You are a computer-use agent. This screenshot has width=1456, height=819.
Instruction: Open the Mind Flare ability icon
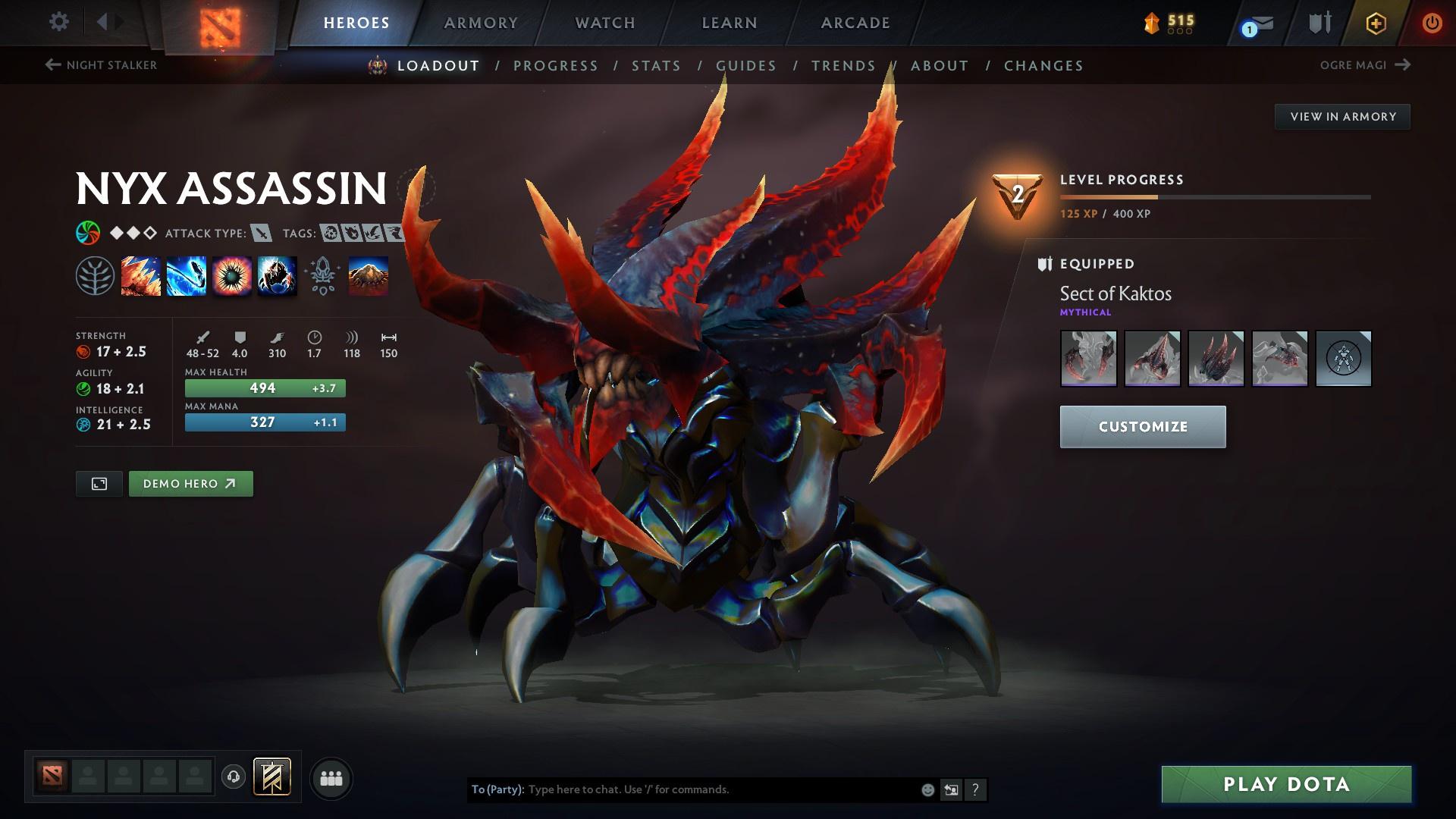[x=186, y=275]
